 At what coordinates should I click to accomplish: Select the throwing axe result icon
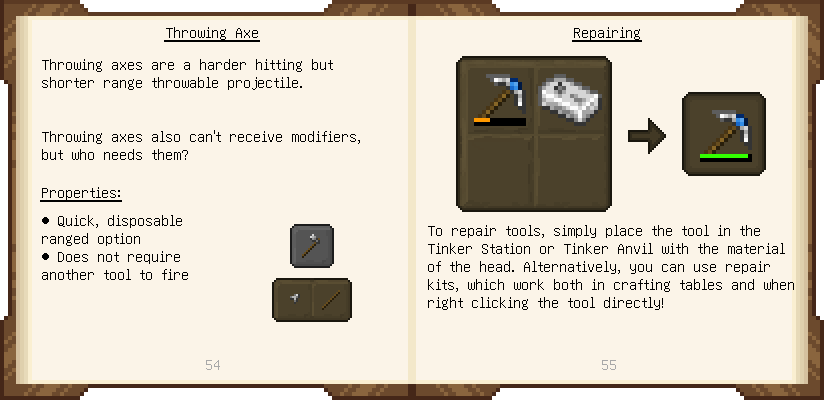[x=311, y=246]
